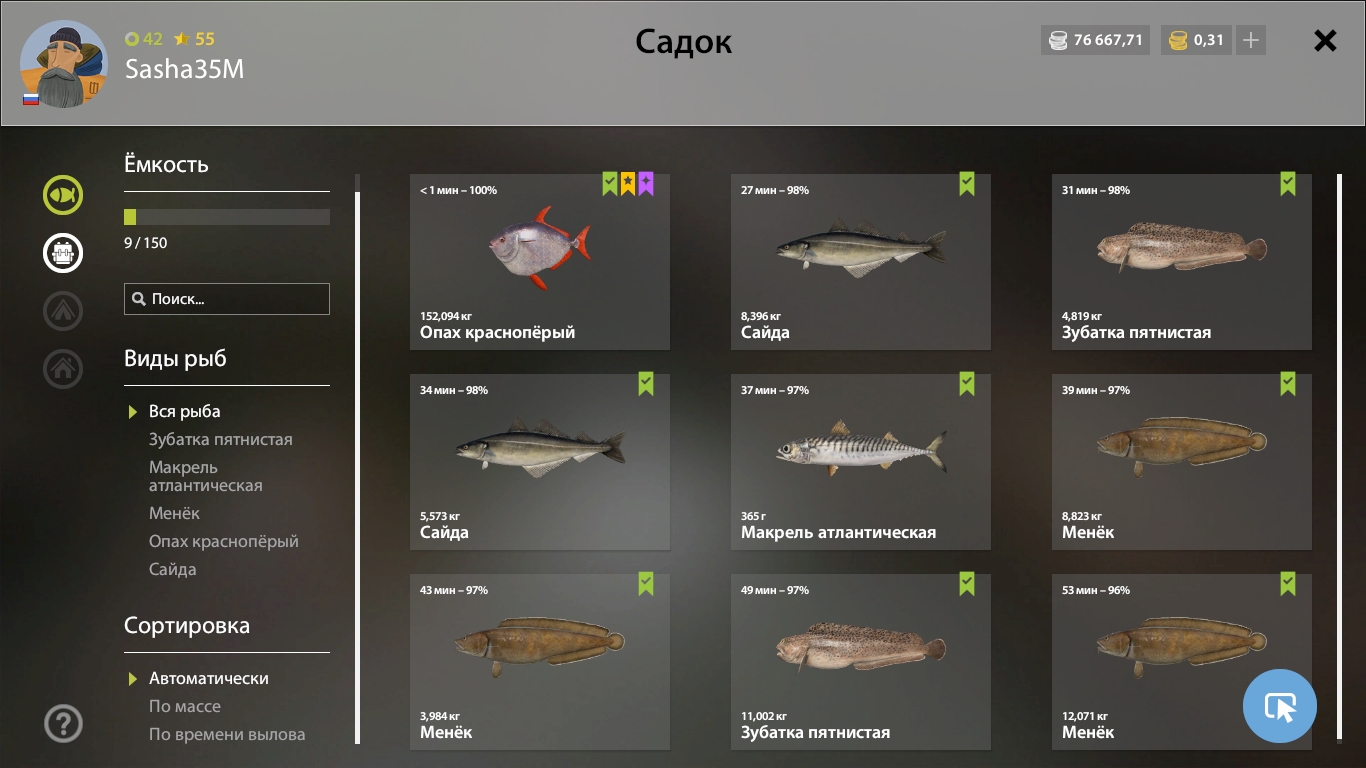The width and height of the screenshot is (1366, 768).
Task: Toggle the yellow star tag on Опах краснопёрый
Action: point(627,185)
